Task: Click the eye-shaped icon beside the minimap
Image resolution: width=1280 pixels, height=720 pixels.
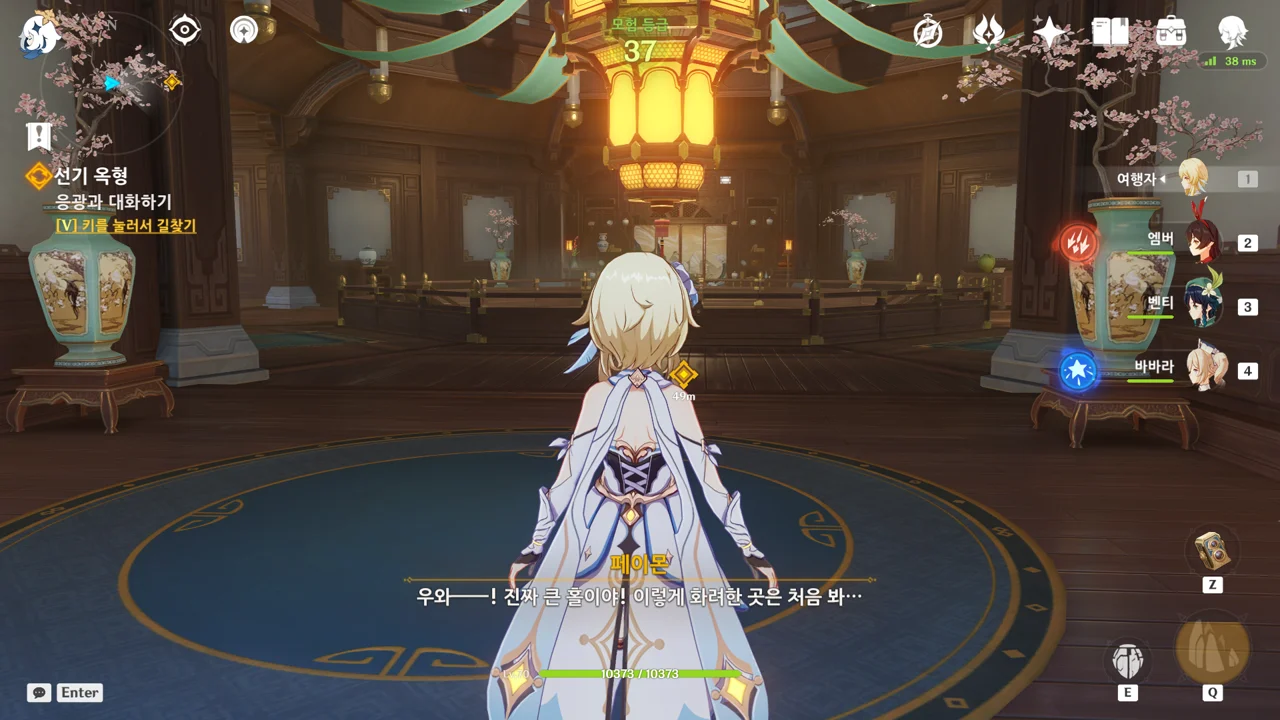Action: click(185, 31)
